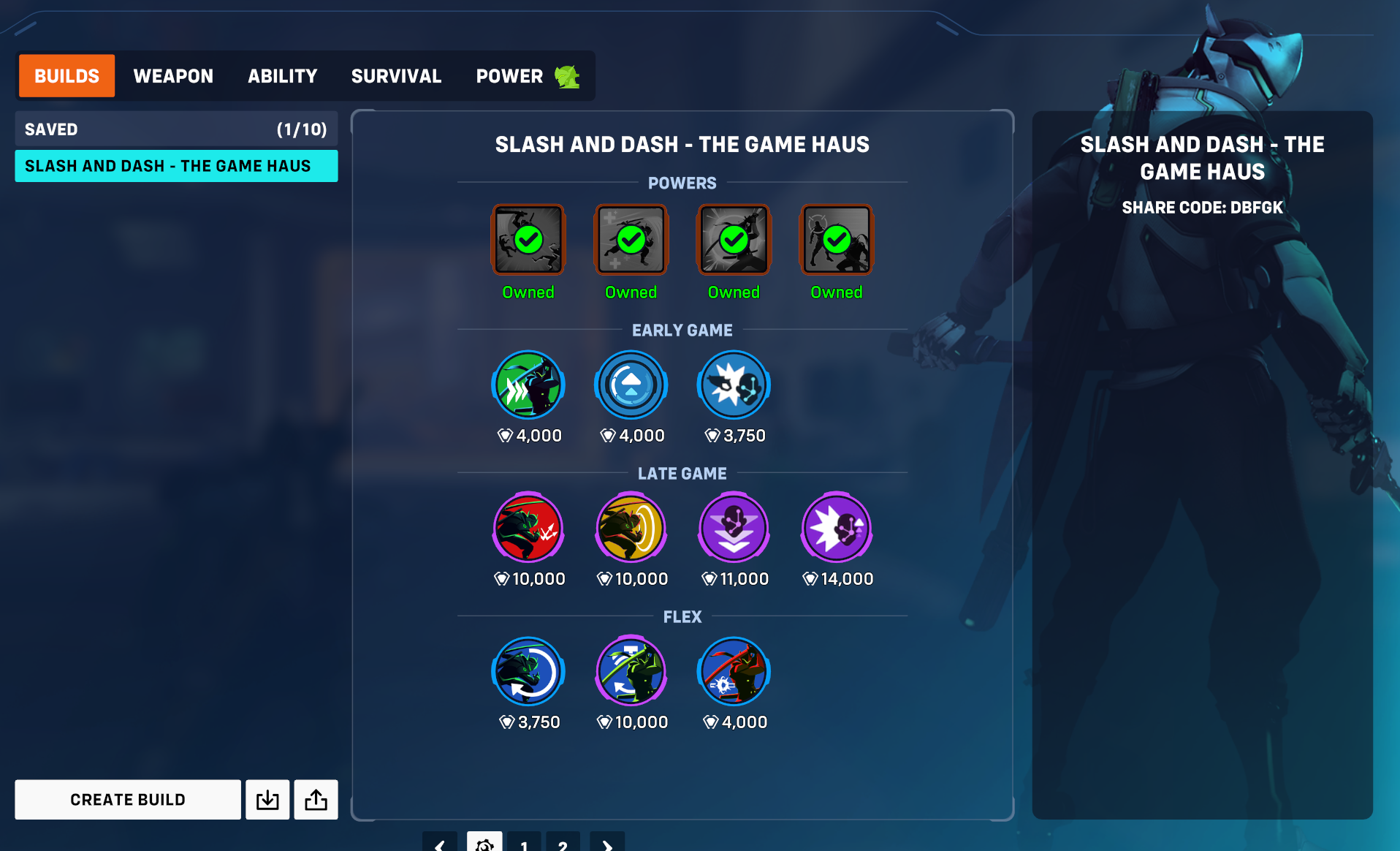1400x851 pixels.
Task: Select the 14,000 cost late game power
Action: click(x=836, y=527)
